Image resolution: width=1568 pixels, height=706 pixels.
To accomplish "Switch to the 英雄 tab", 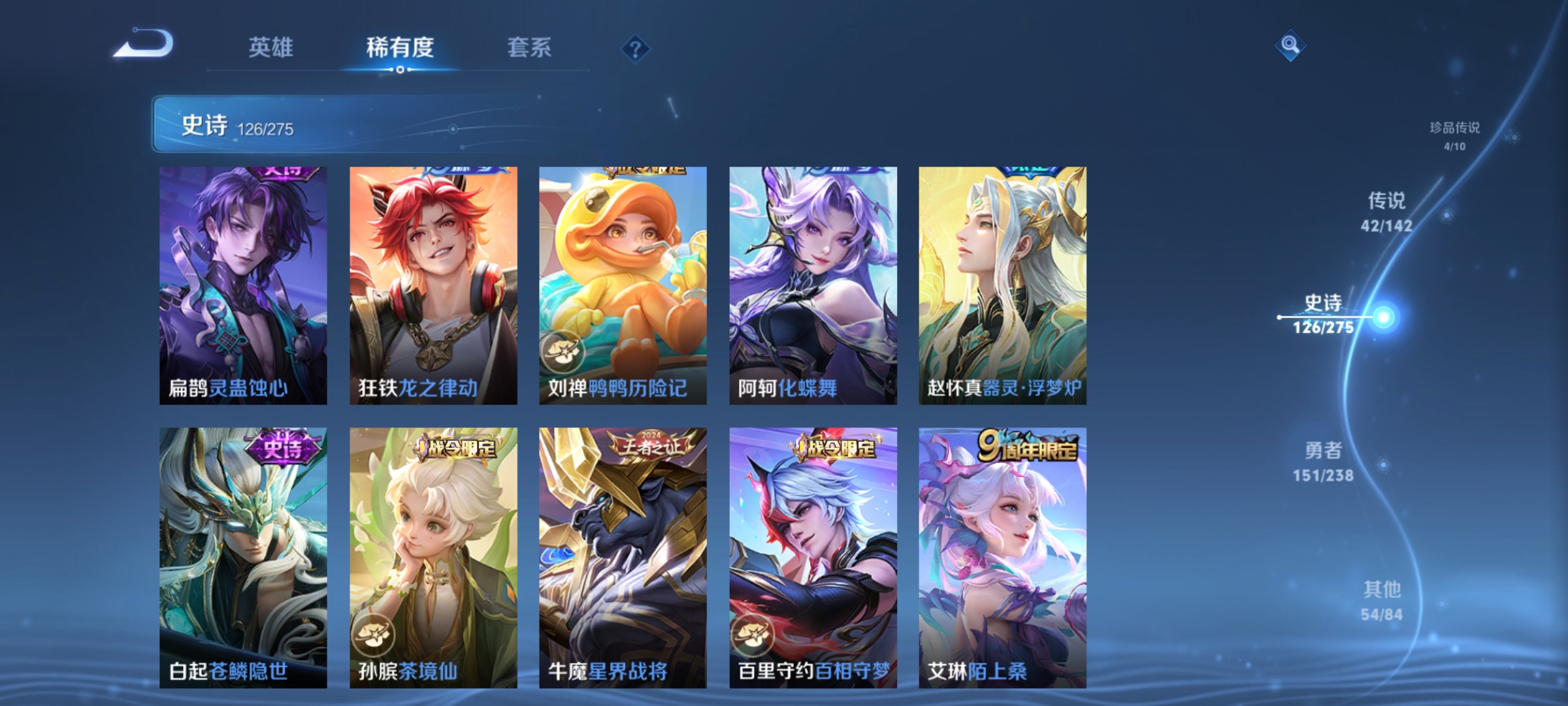I will click(271, 48).
